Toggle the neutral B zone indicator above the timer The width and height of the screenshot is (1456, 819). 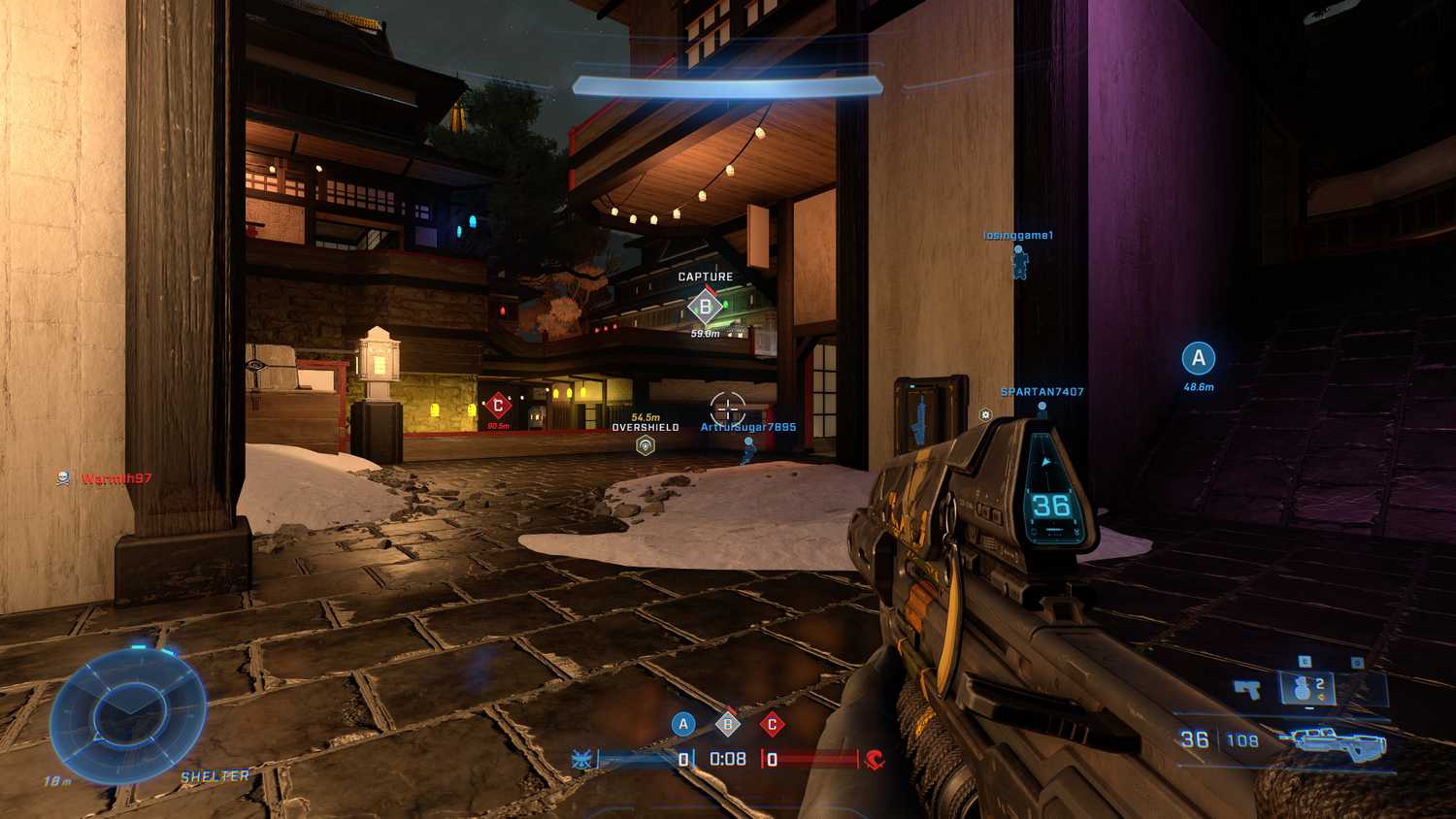(727, 722)
